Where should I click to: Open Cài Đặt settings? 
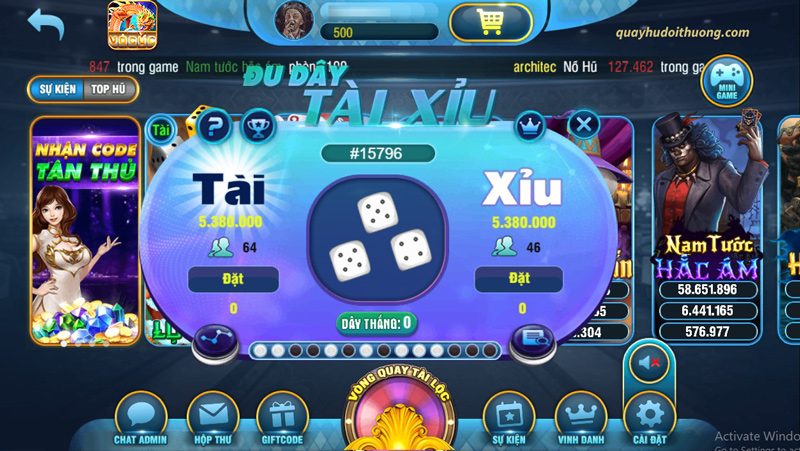[650, 418]
